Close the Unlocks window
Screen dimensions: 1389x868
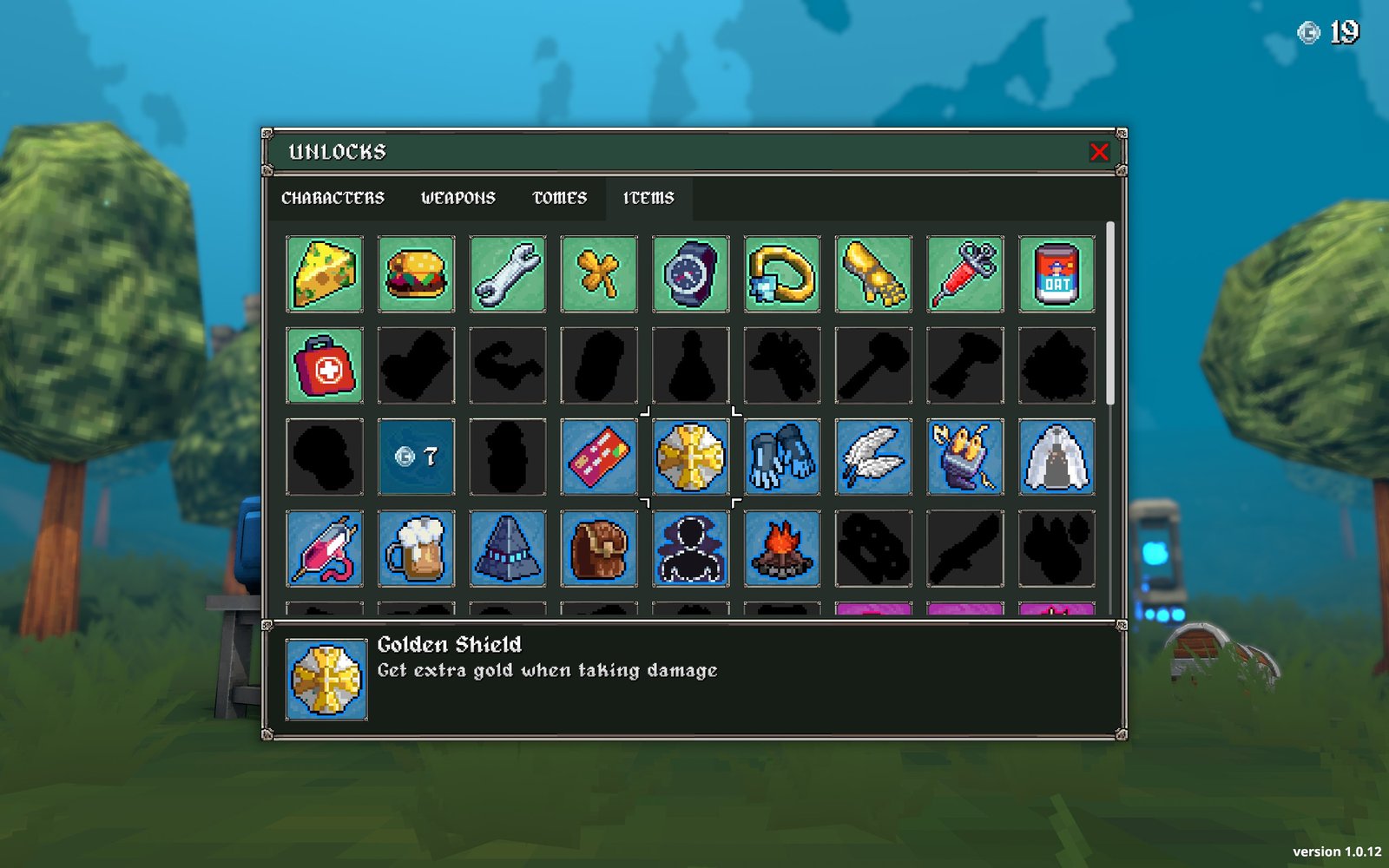click(1099, 153)
